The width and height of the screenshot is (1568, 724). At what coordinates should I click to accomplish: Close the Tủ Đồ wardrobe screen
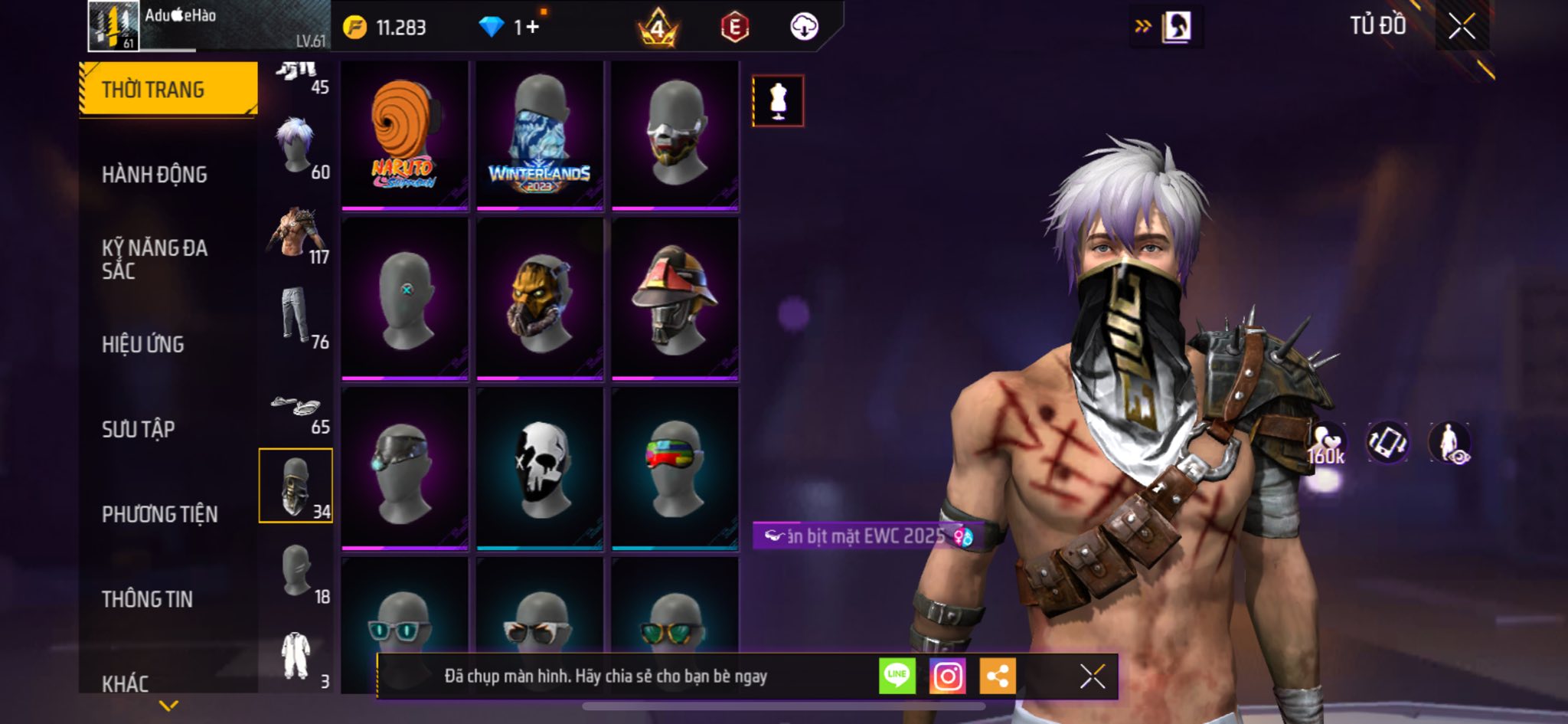[x=1462, y=27]
